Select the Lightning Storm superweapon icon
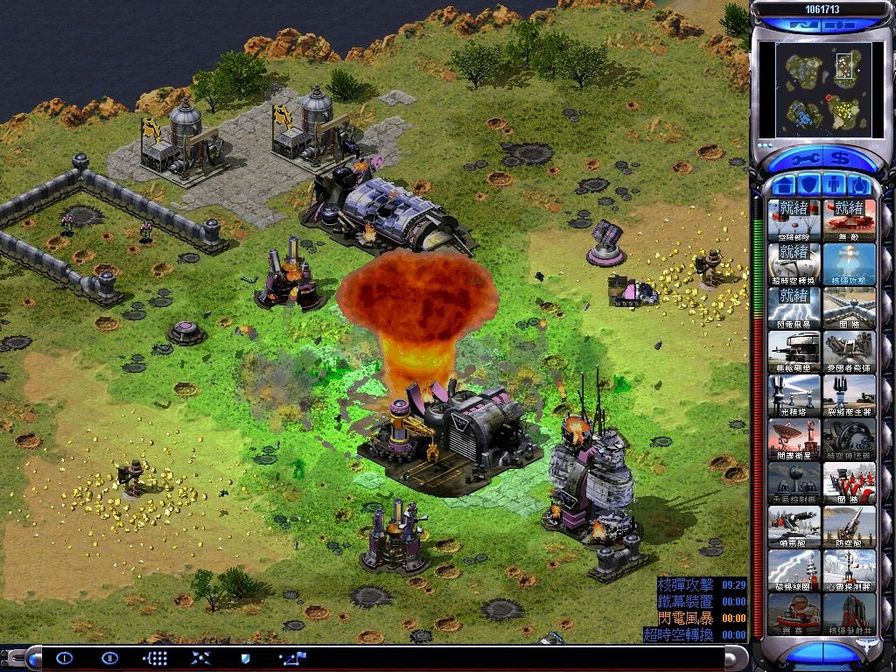 [795, 306]
